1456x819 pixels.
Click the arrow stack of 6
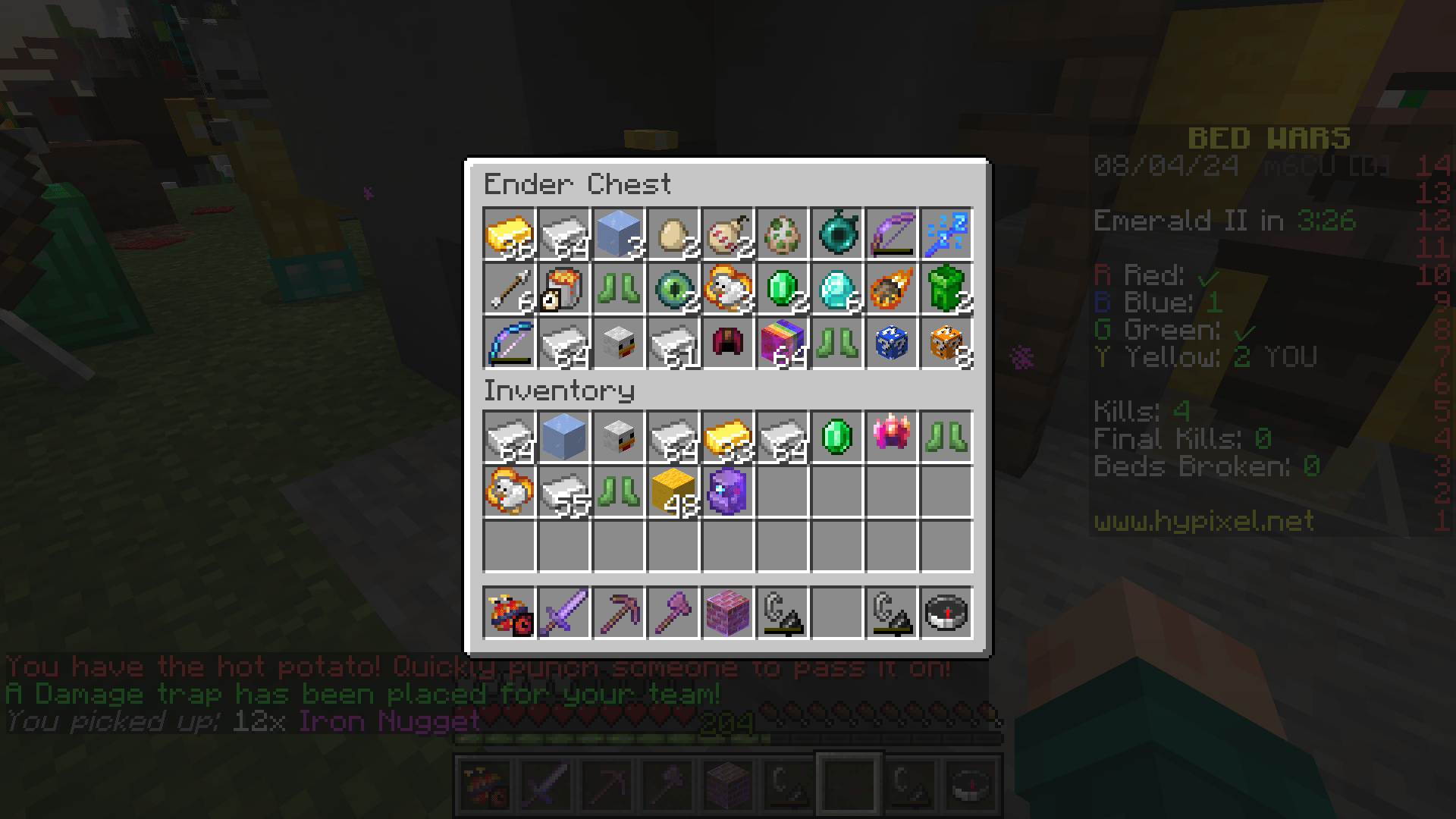(x=510, y=289)
